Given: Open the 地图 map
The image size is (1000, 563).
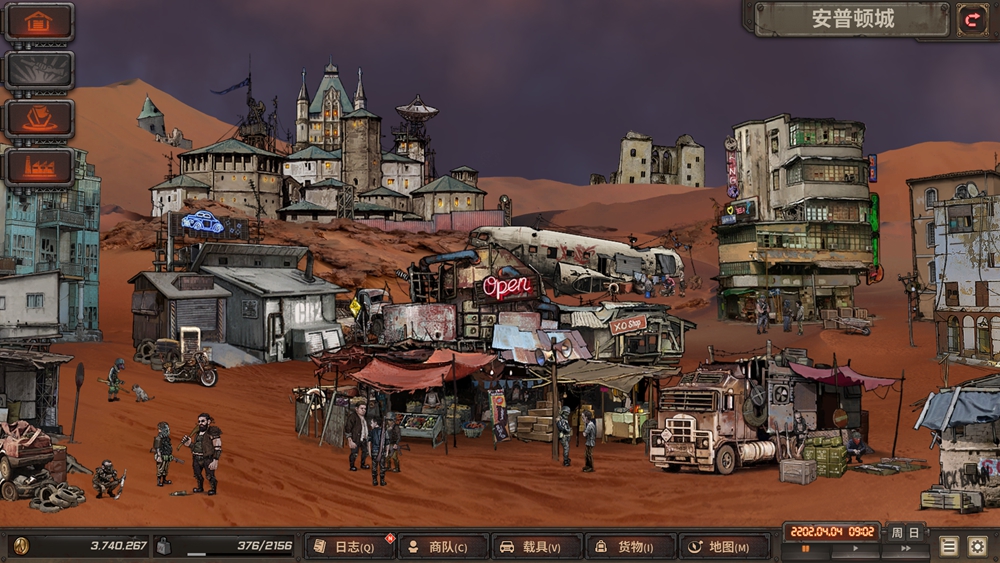Looking at the screenshot, I should [724, 547].
